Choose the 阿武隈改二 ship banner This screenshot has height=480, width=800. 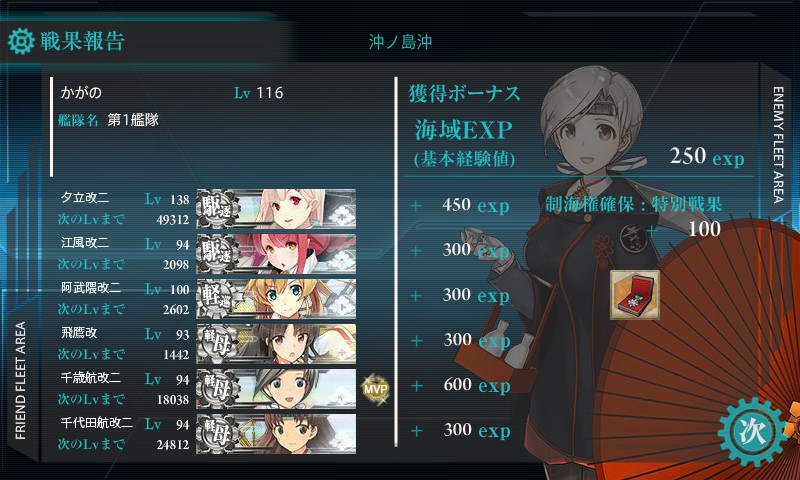[277, 295]
